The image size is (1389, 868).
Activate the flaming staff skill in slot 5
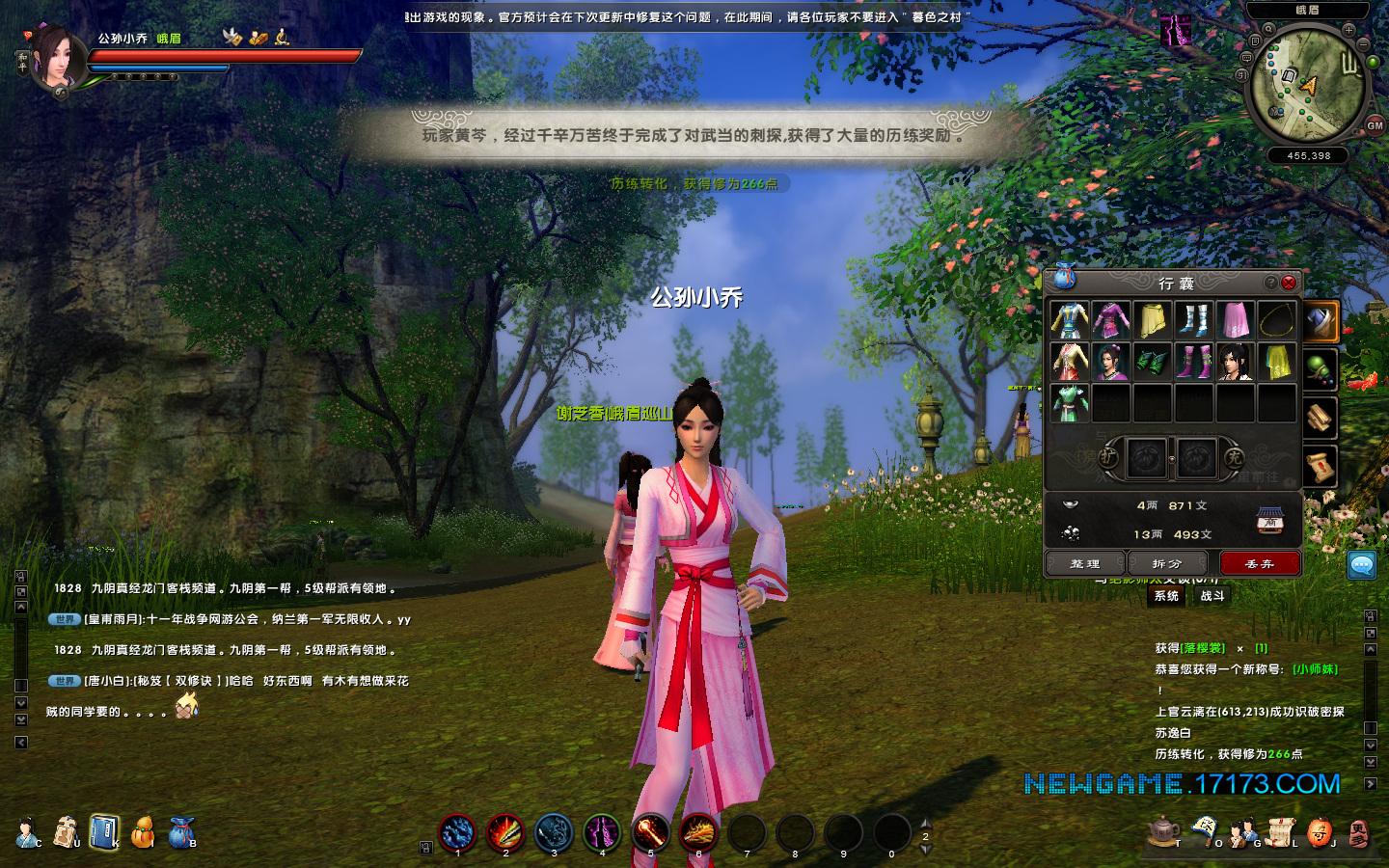(650, 831)
